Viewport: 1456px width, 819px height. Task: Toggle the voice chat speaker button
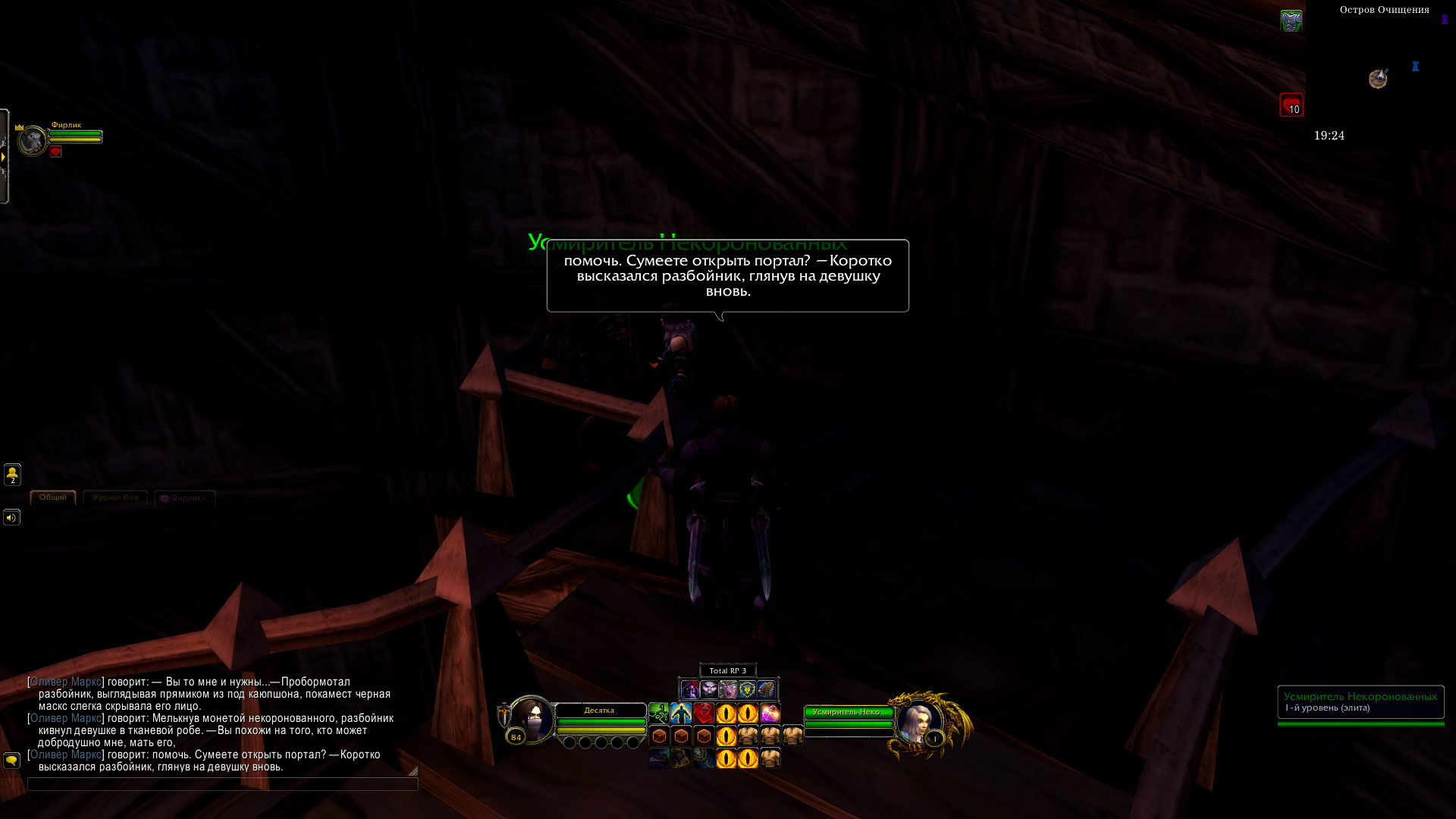point(11,518)
